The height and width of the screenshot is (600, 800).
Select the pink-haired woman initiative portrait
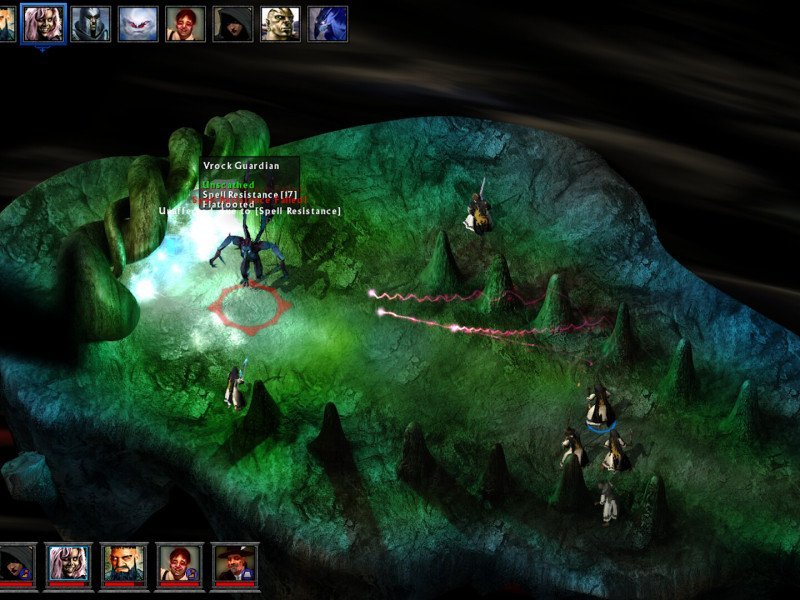tap(43, 23)
